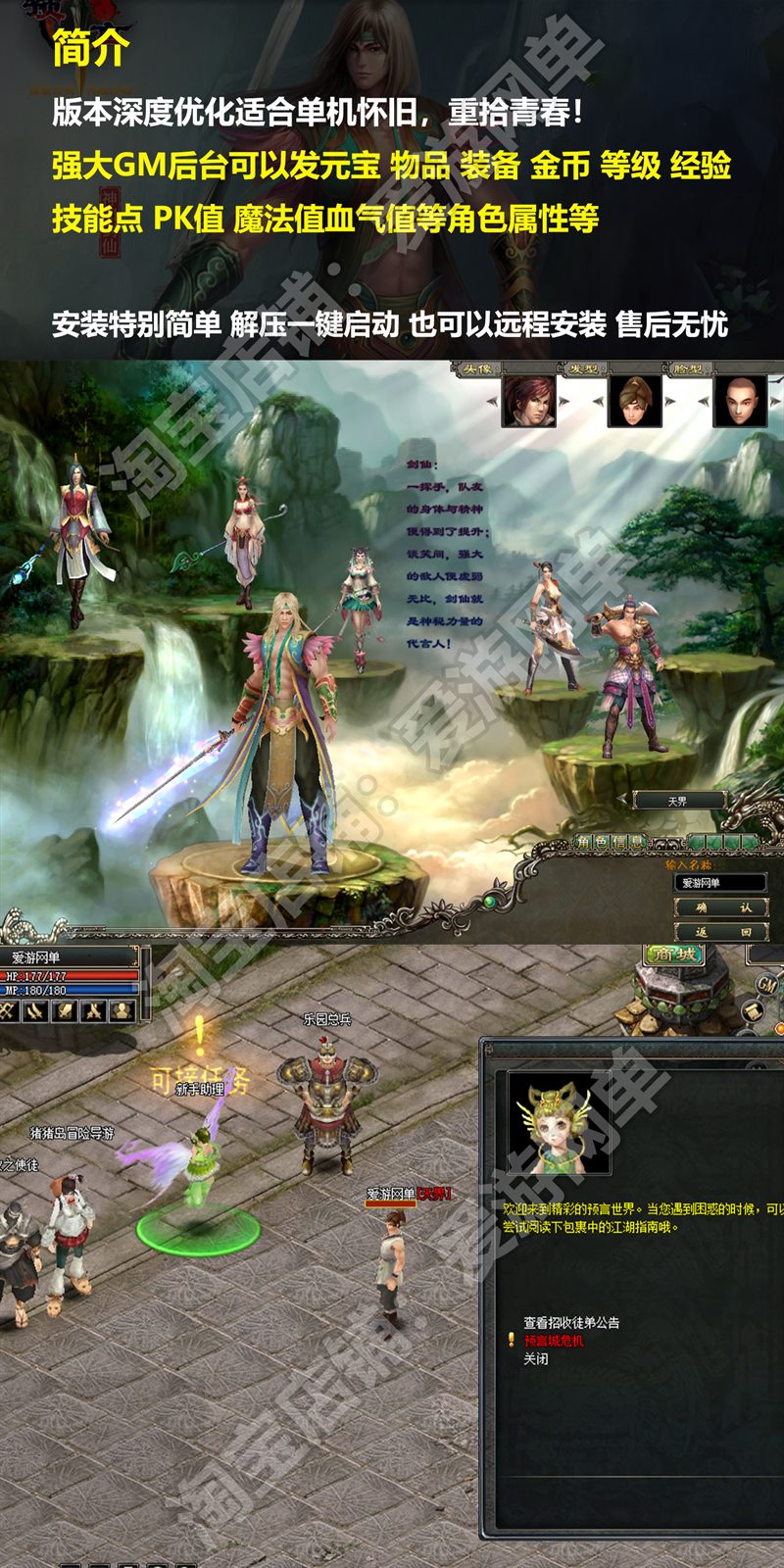The image size is (784, 1568).
Task: Choose 查看招收徒弟公告 dialogue option
Action: click(571, 1322)
